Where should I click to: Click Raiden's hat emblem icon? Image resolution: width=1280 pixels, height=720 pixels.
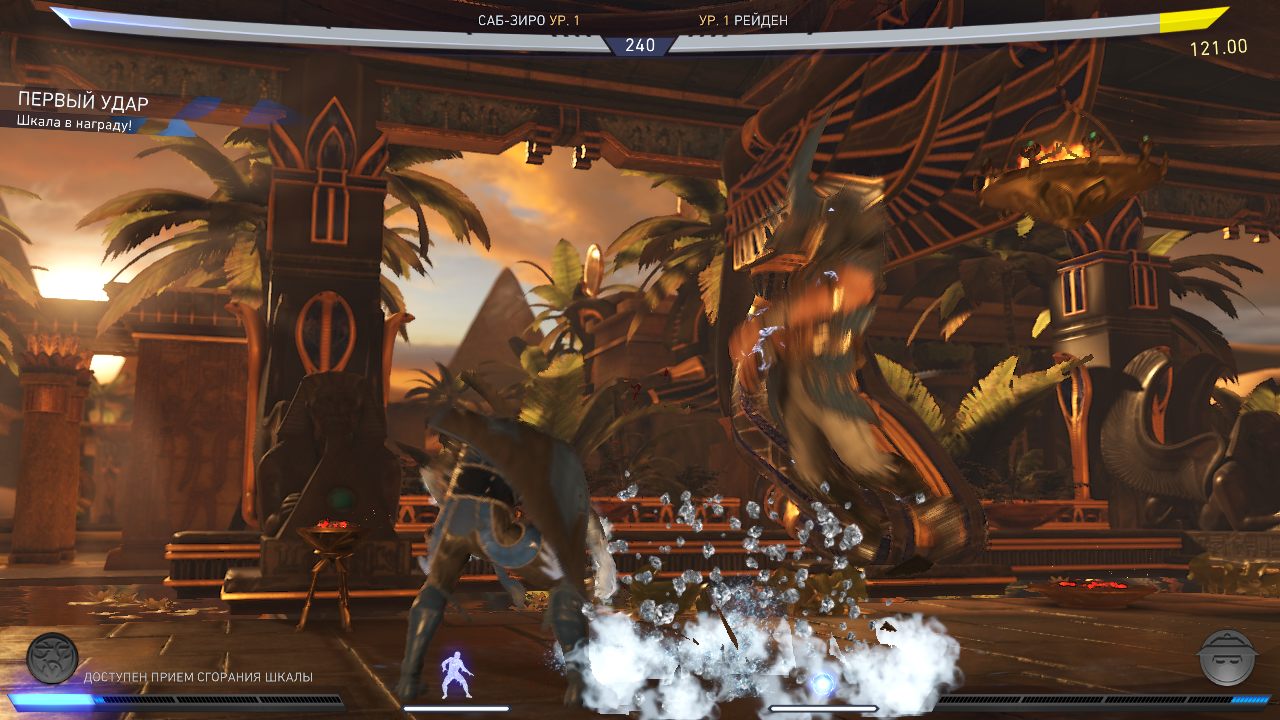click(x=1225, y=657)
